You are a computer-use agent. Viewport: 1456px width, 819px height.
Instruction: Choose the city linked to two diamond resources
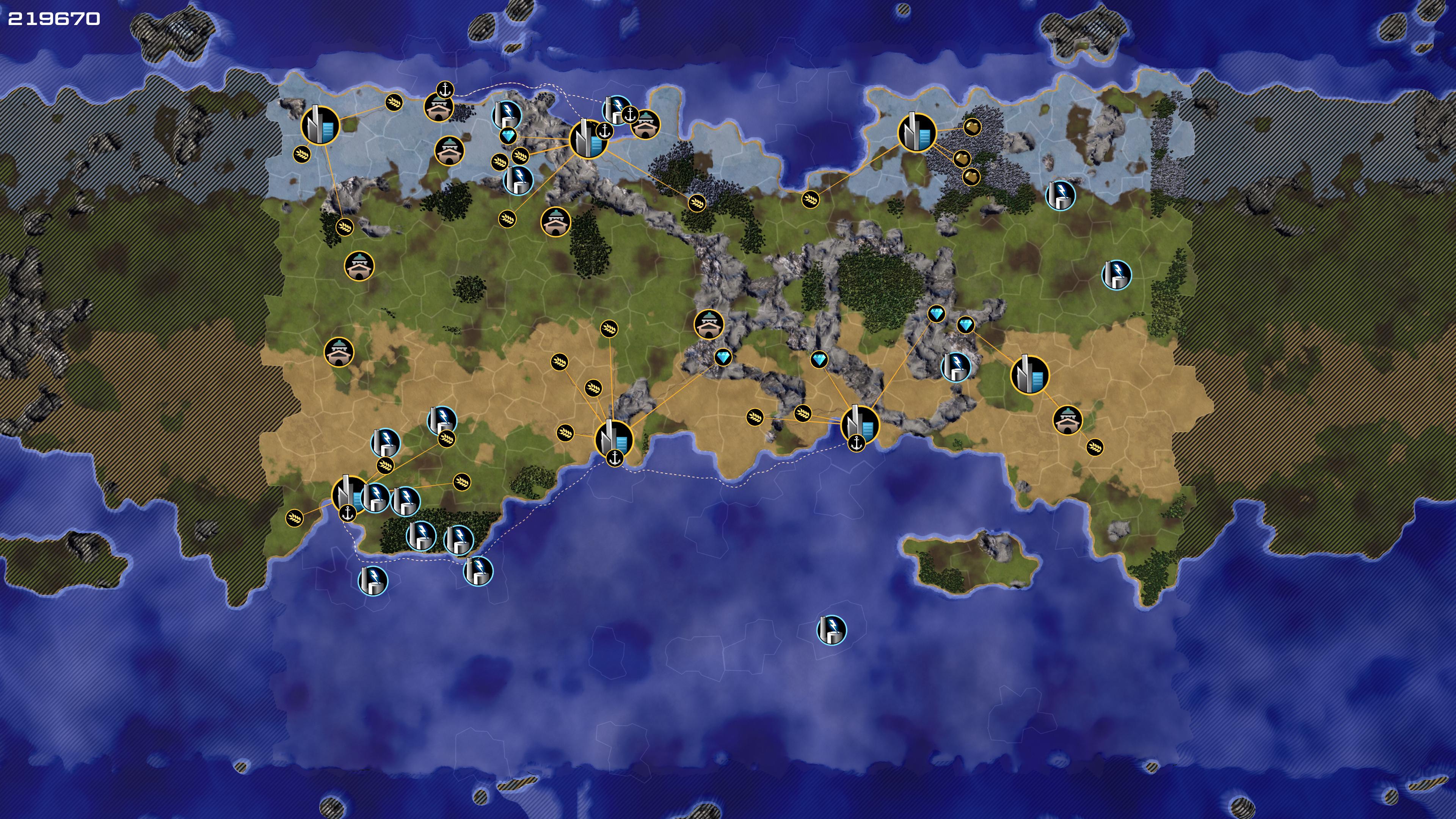click(860, 424)
